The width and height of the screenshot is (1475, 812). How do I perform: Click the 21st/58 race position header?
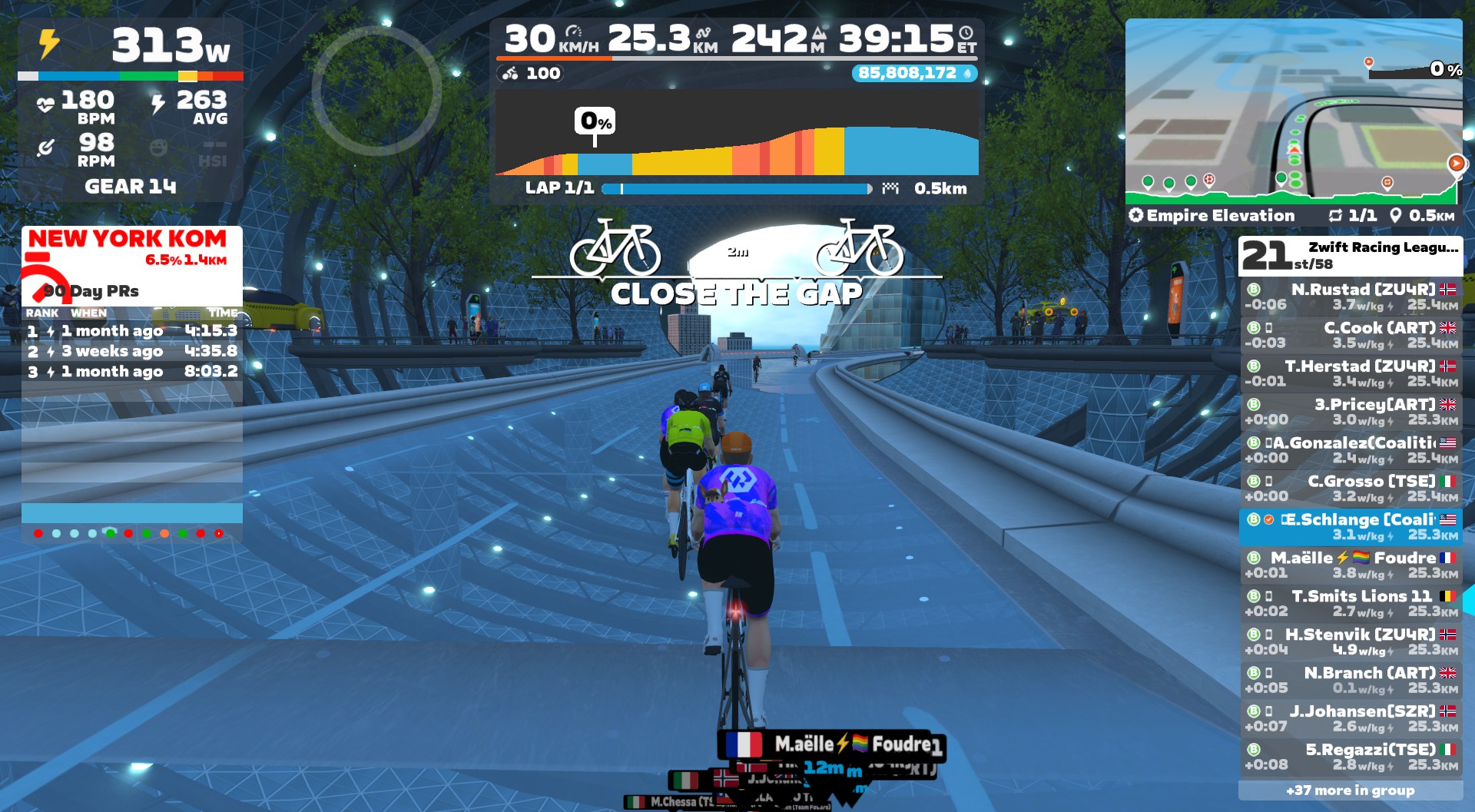tap(1350, 256)
